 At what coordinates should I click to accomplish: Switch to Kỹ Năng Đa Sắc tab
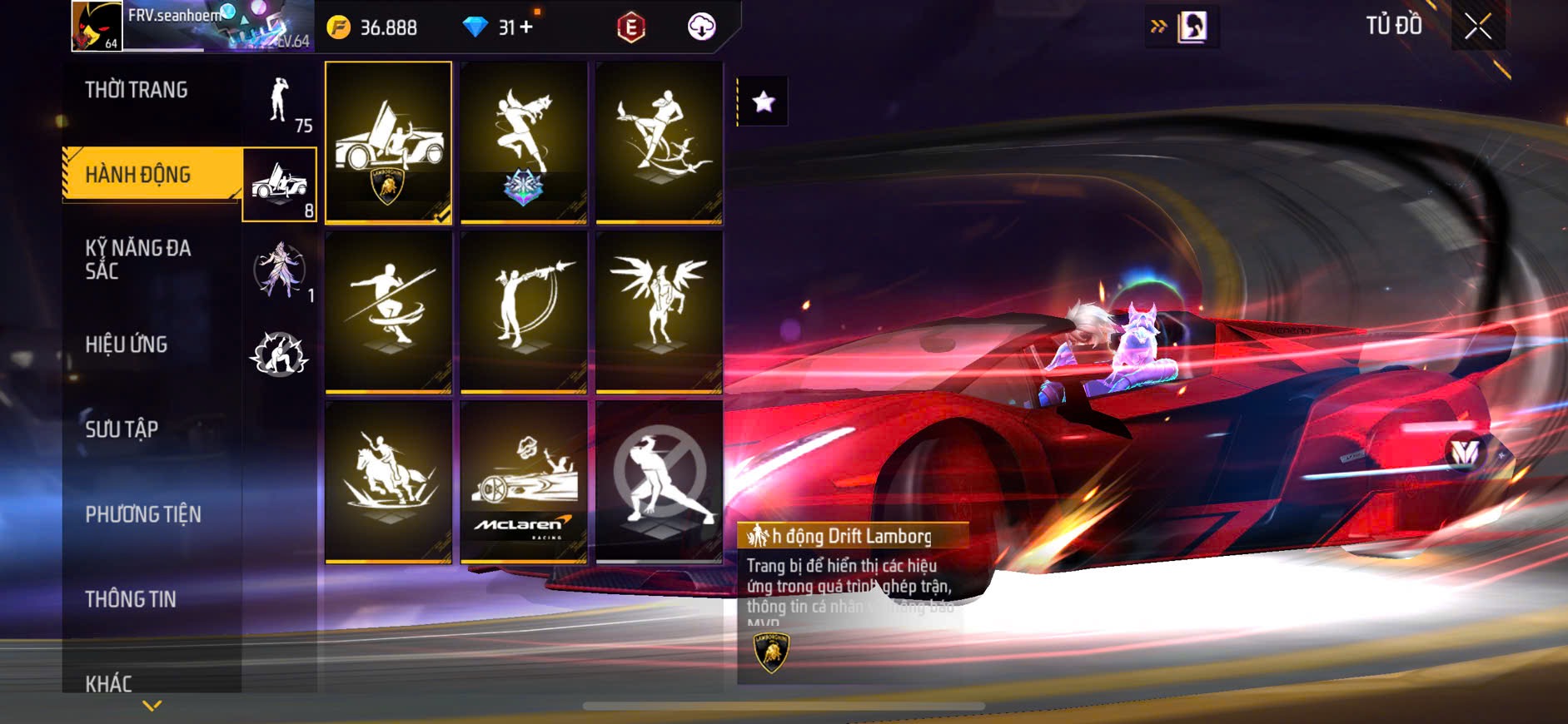138,259
